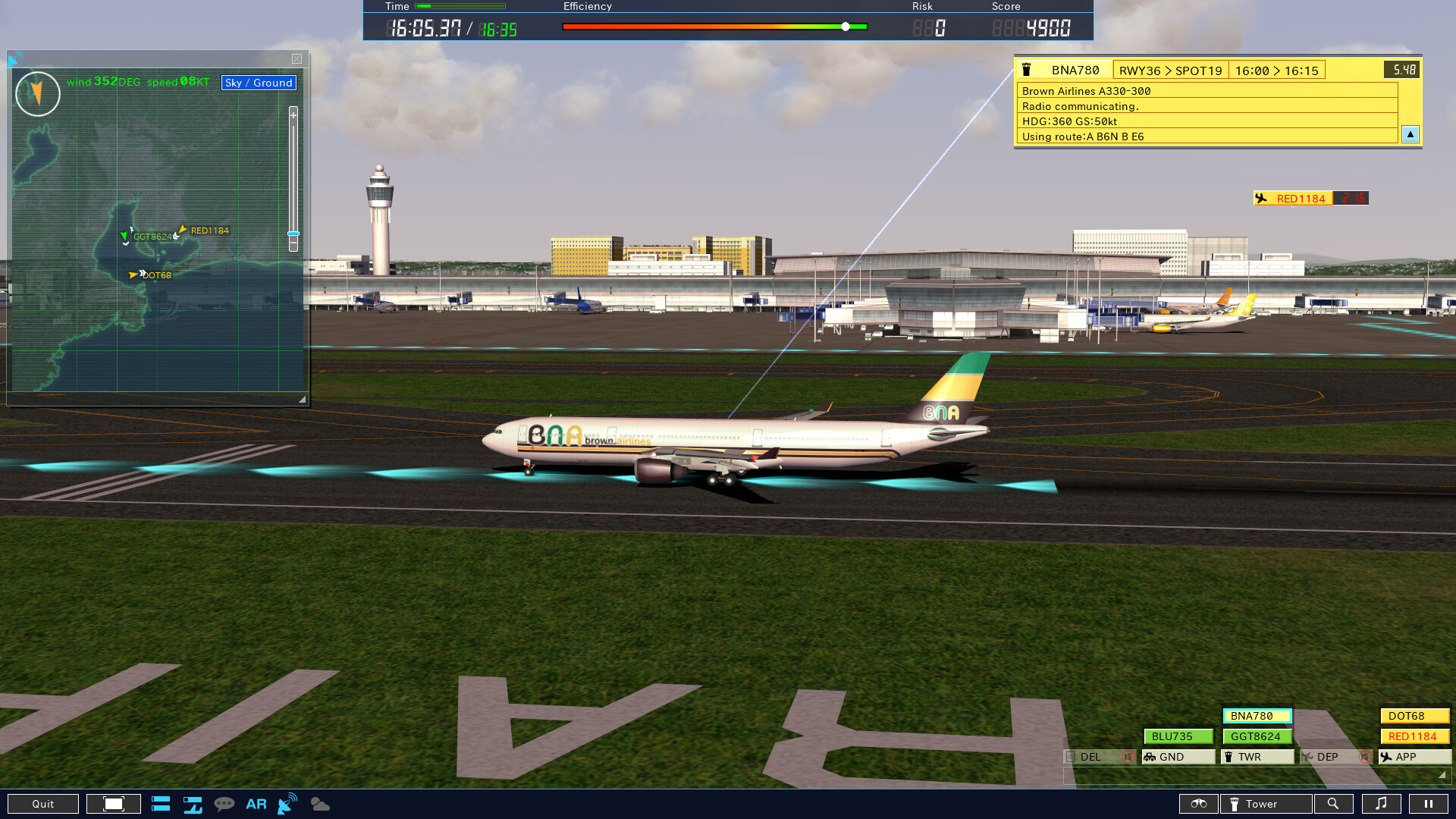Toggle mute on the DEL channel
1456x819 pixels.
(1128, 756)
